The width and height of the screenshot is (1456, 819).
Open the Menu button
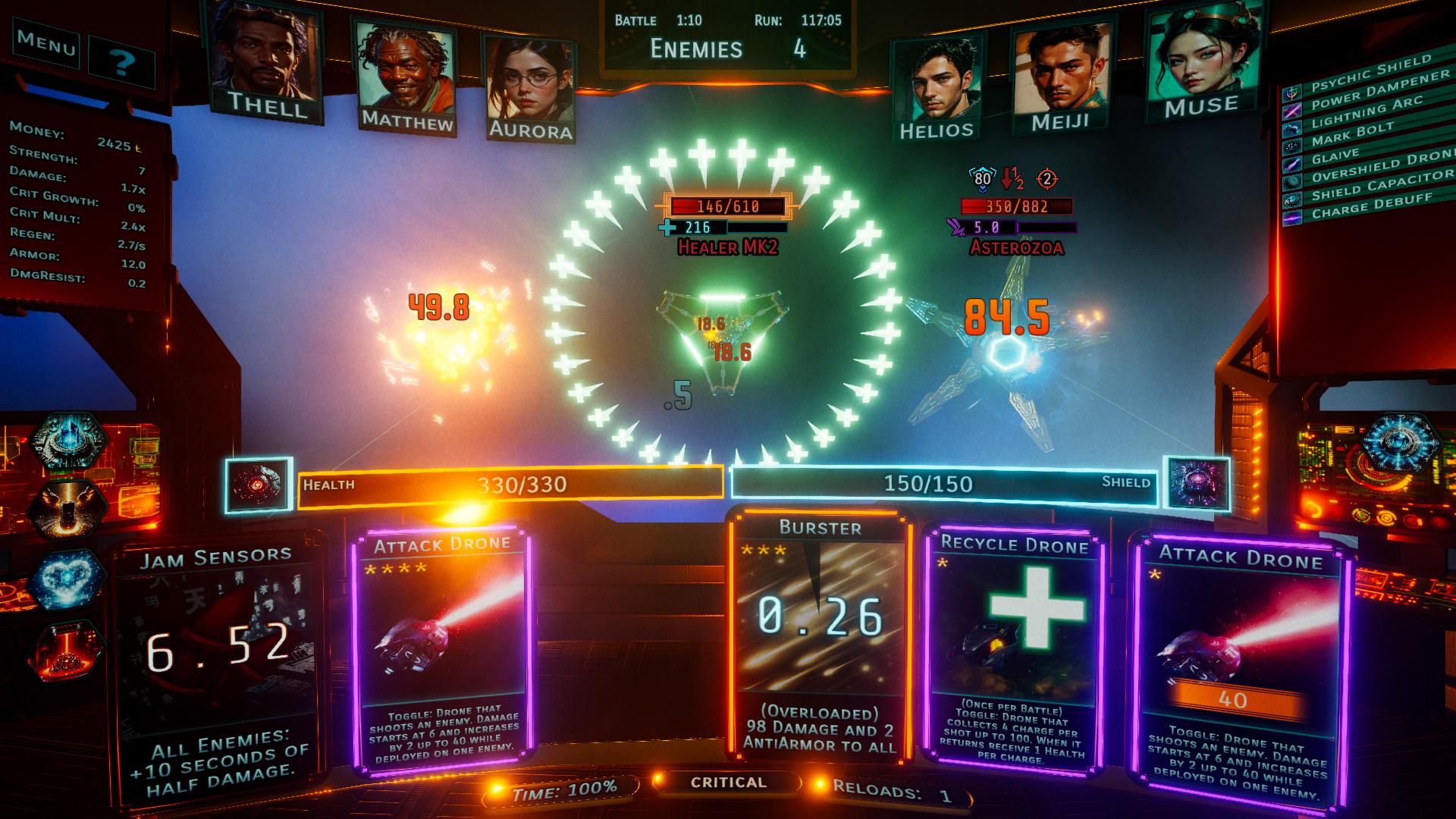tap(46, 44)
